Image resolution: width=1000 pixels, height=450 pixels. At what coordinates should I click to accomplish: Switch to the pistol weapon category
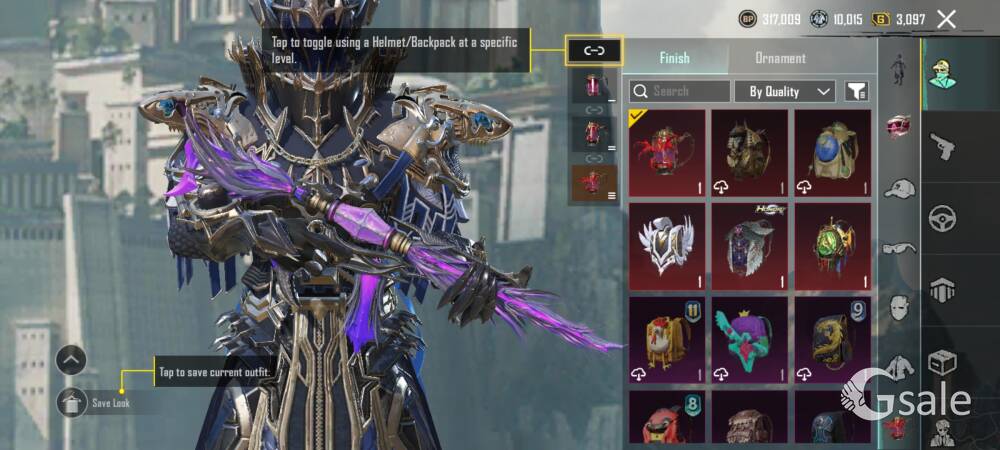943,148
